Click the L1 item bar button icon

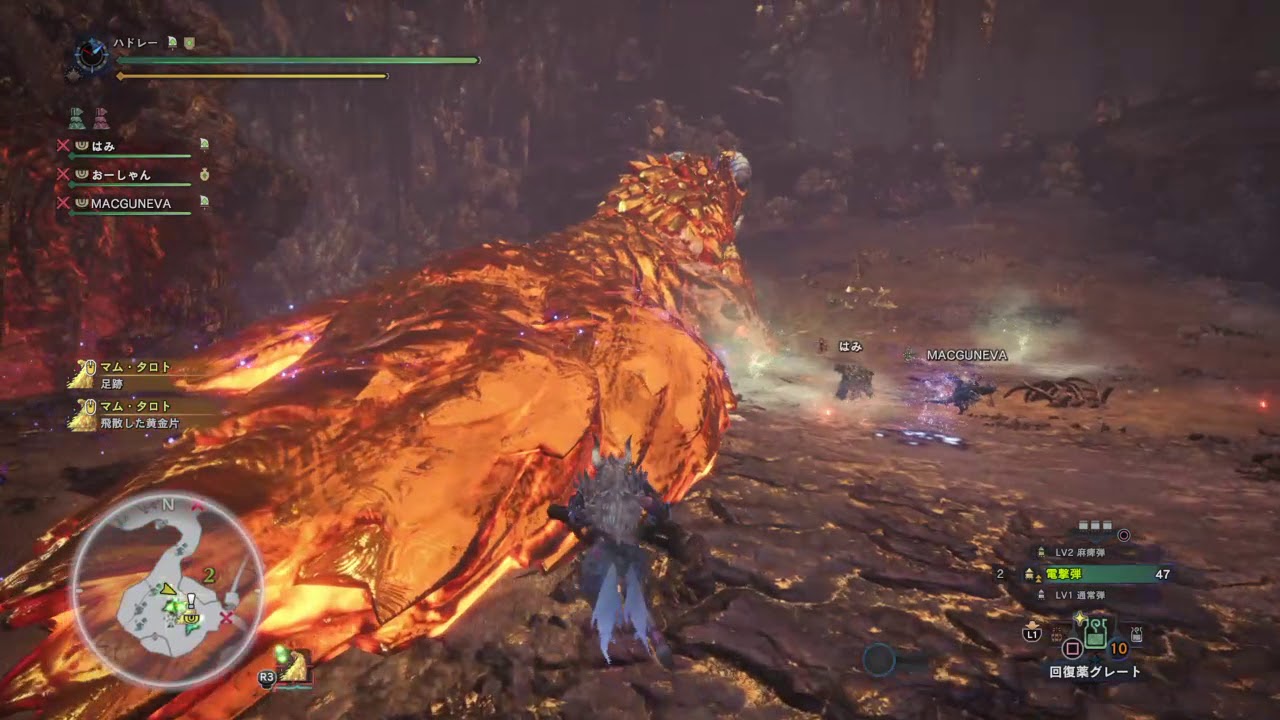click(x=1032, y=634)
